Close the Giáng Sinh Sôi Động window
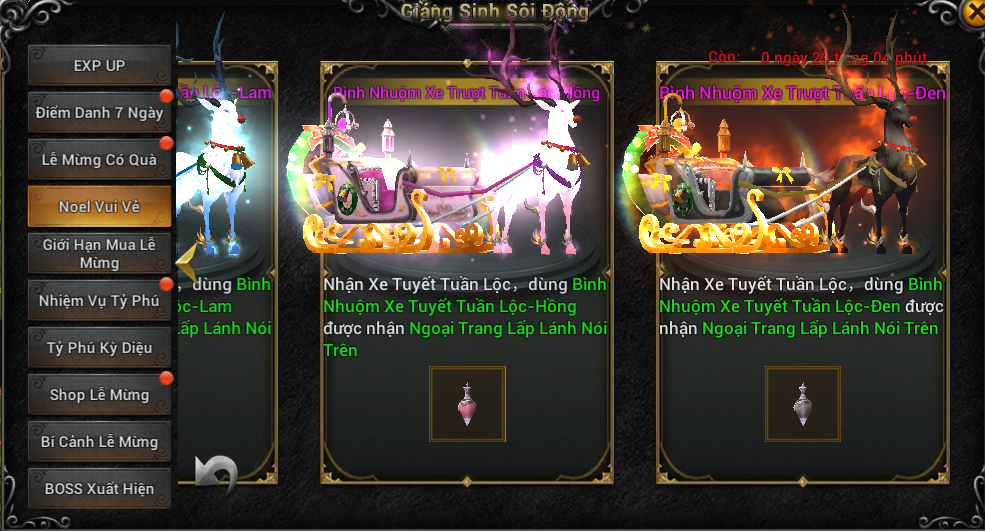The image size is (985, 531). click(x=972, y=12)
